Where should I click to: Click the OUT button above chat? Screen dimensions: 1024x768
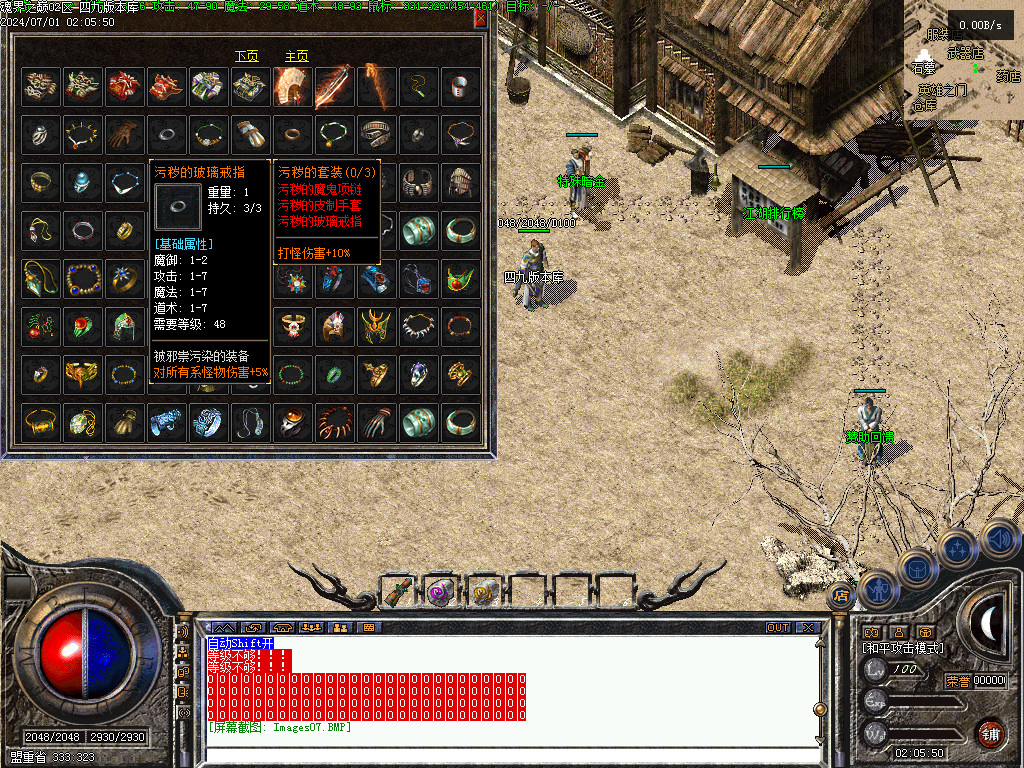coord(778,628)
